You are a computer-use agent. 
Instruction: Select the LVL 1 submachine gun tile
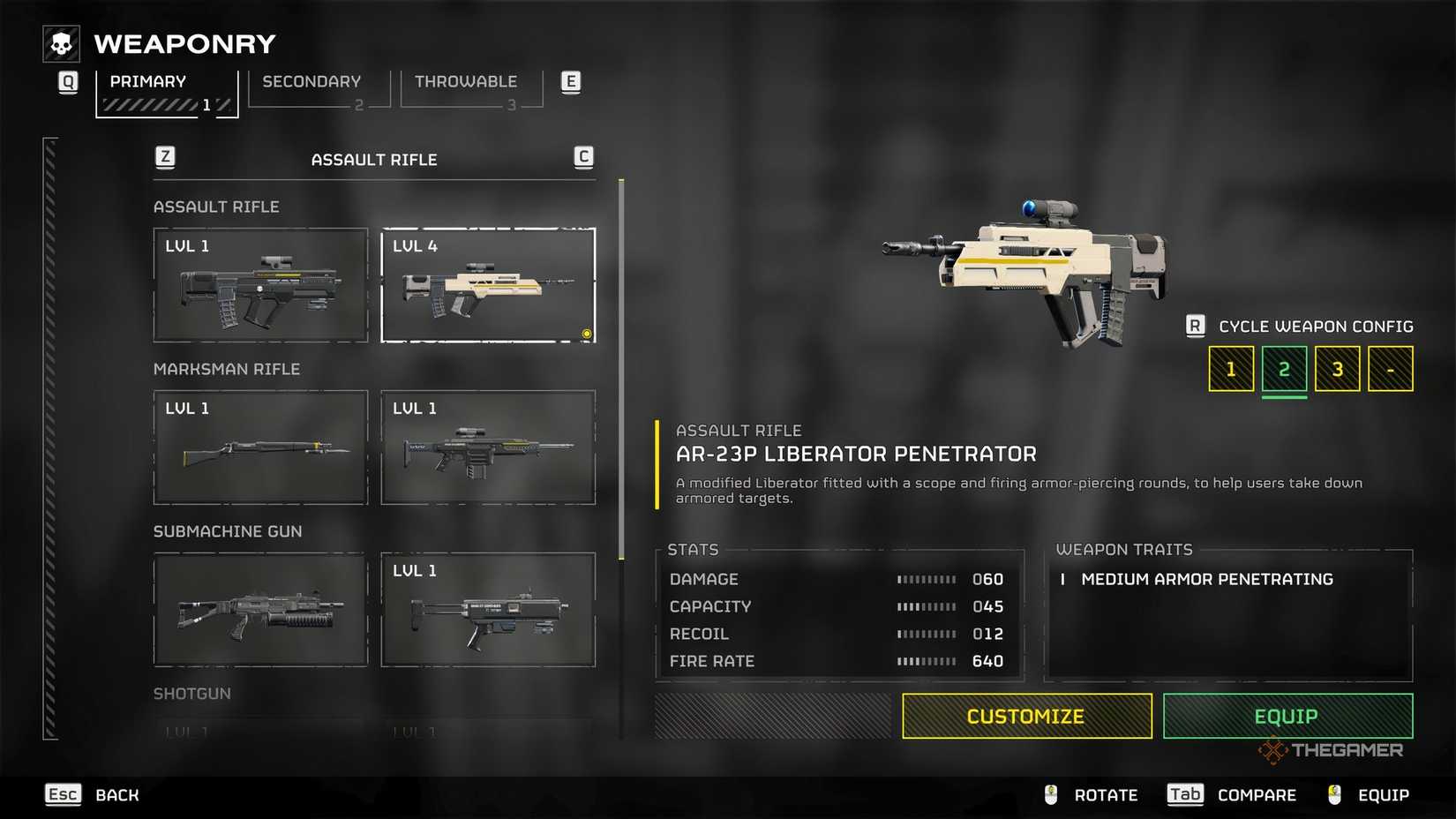tap(488, 610)
